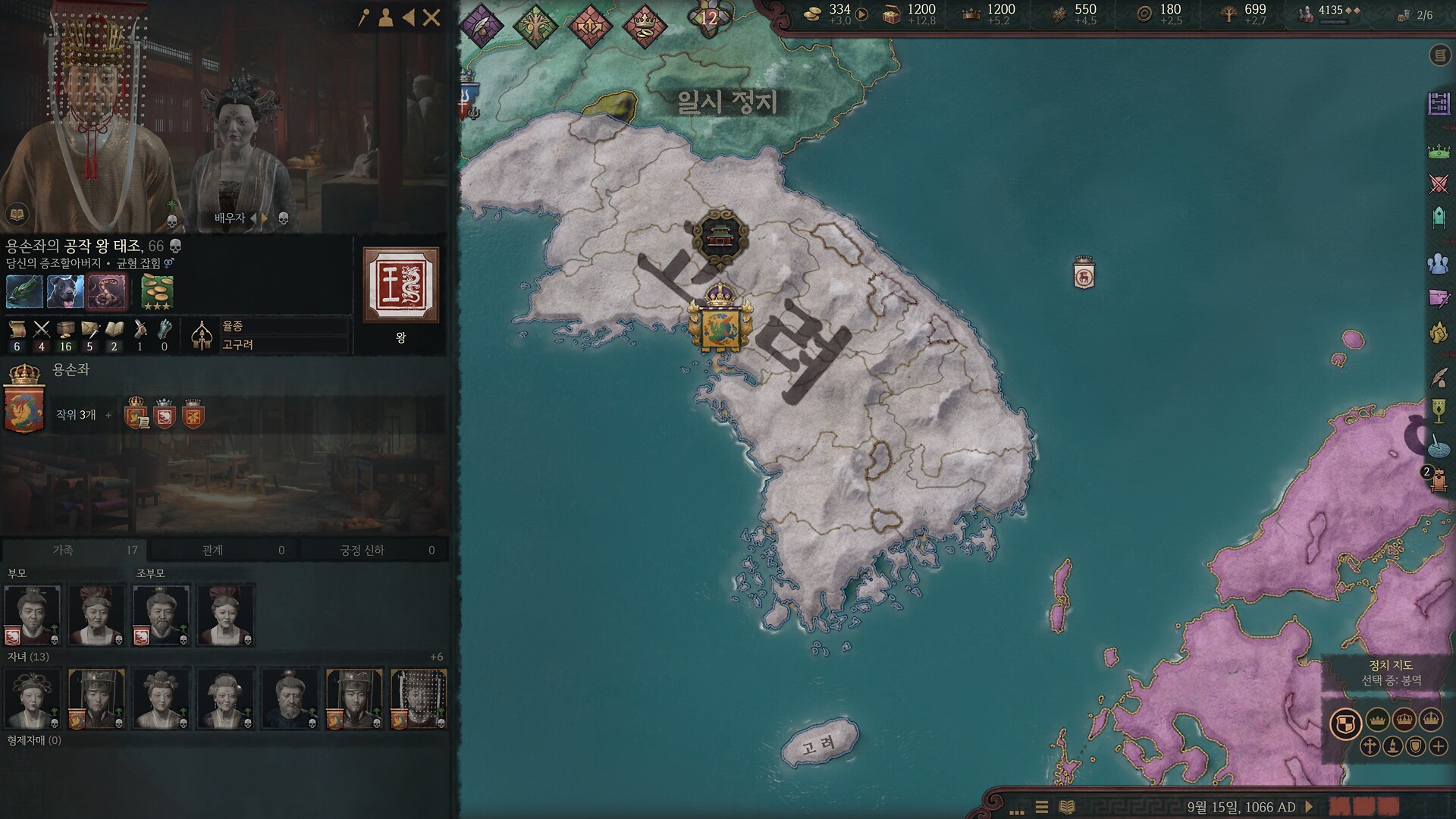Select the 가족 family tab

click(74, 550)
